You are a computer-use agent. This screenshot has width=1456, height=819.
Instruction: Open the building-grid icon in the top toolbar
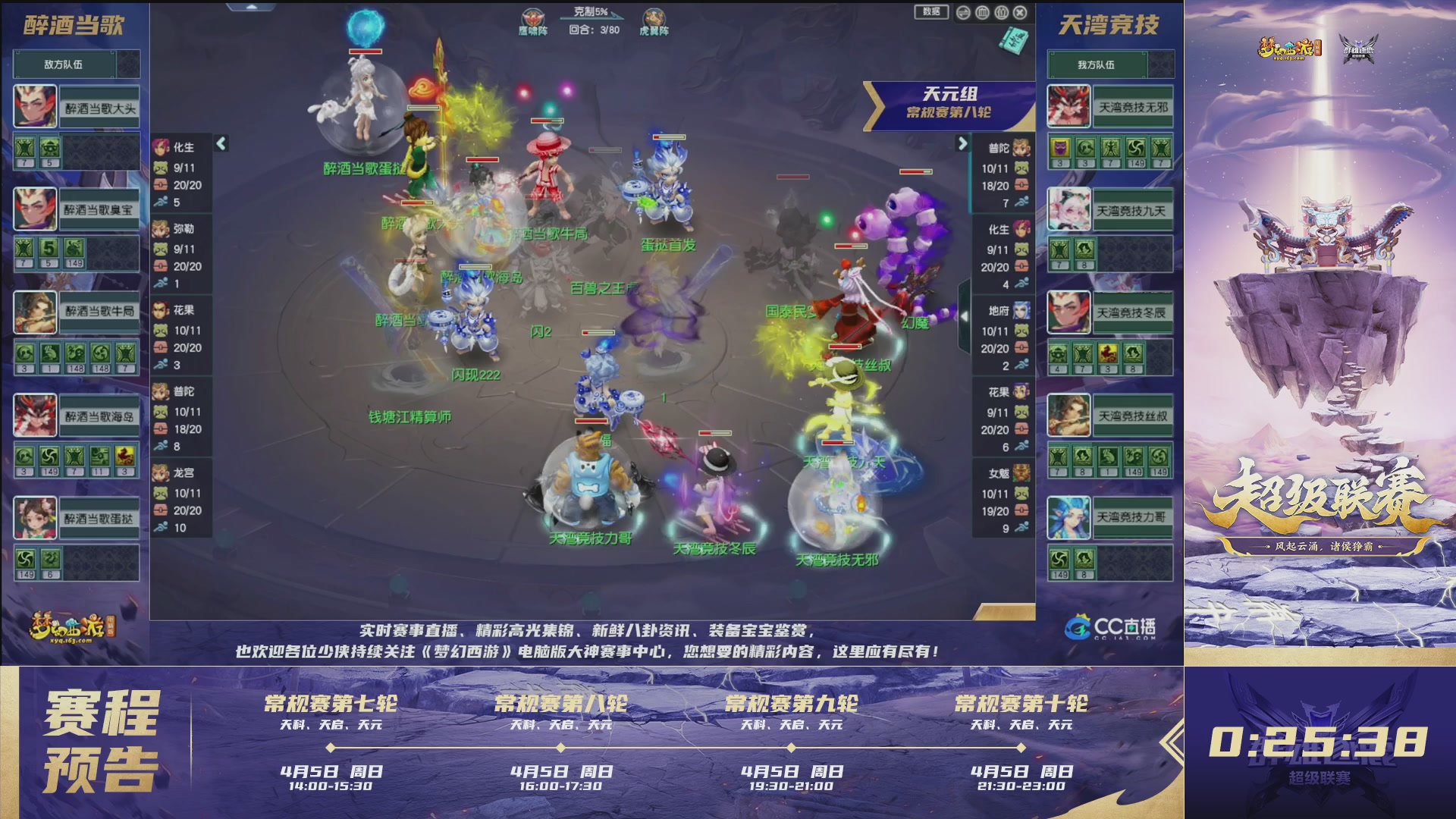click(982, 12)
